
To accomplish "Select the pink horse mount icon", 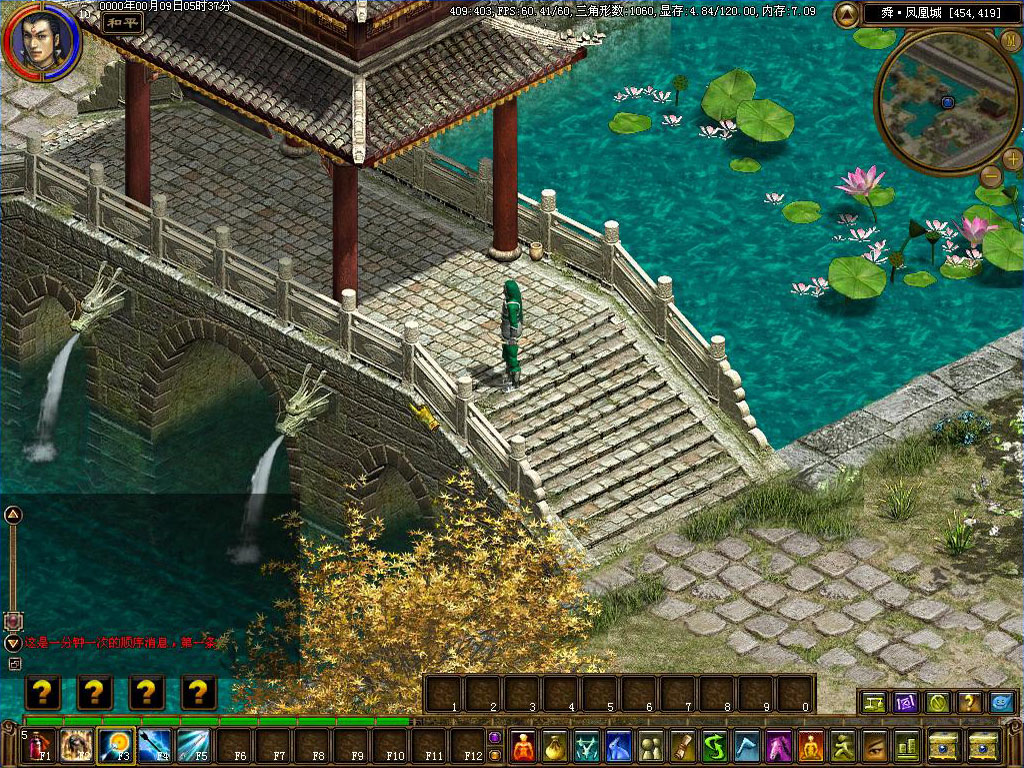I will pos(779,746).
